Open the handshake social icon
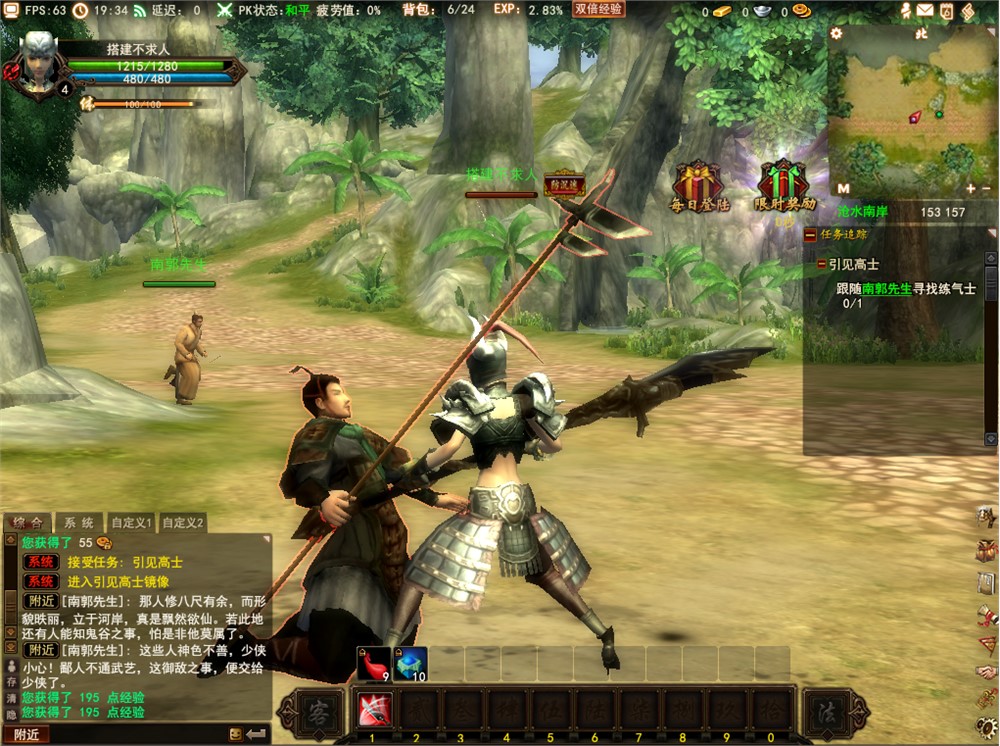The height and width of the screenshot is (746, 1000). coord(986,673)
